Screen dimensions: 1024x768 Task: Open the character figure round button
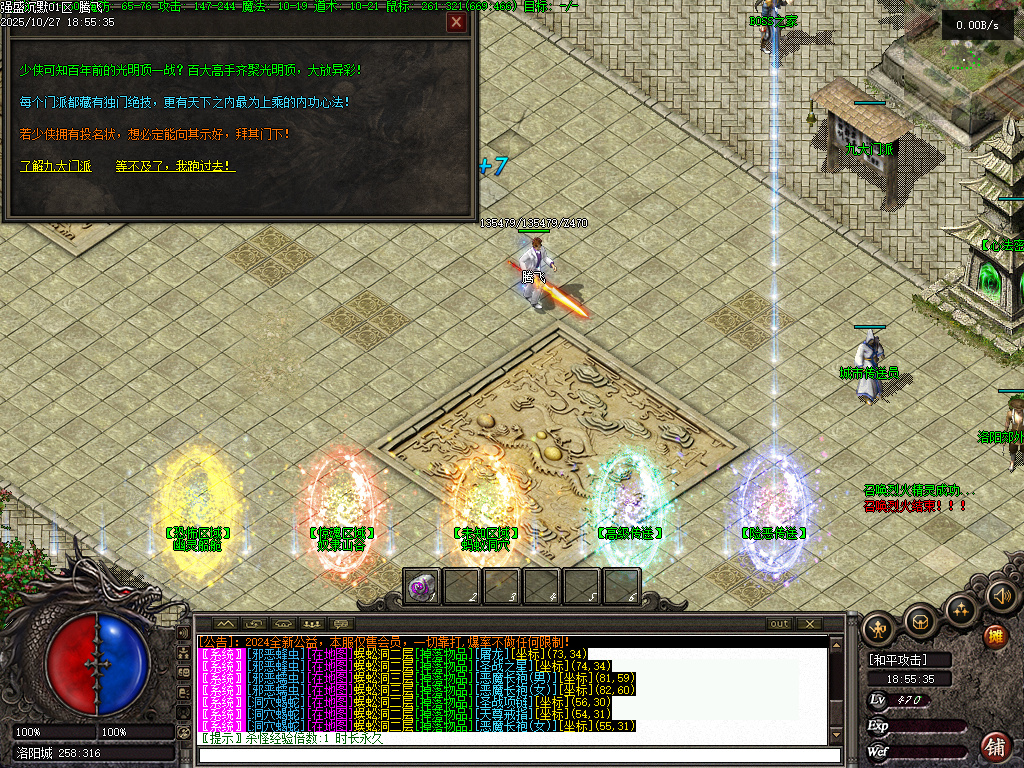click(879, 628)
